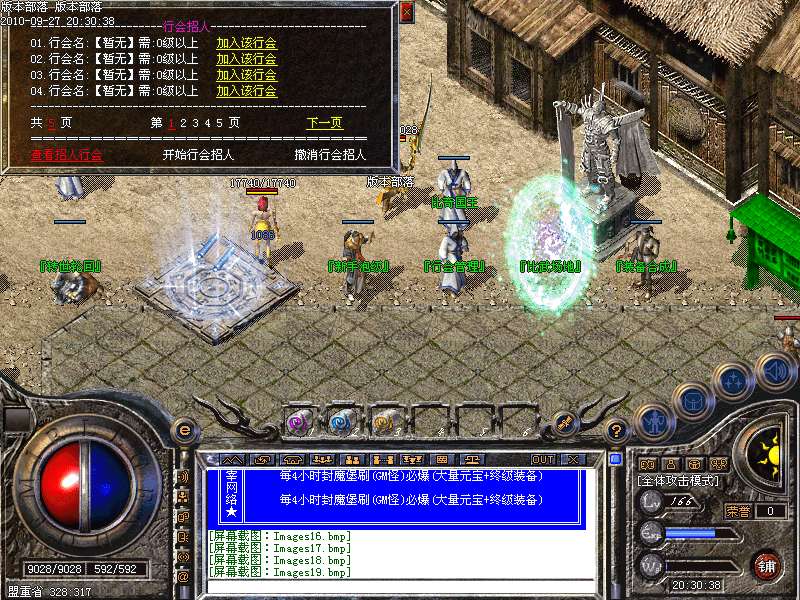Join the guild listed in row 01
Image resolution: width=800 pixels, height=600 pixels.
[x=246, y=43]
